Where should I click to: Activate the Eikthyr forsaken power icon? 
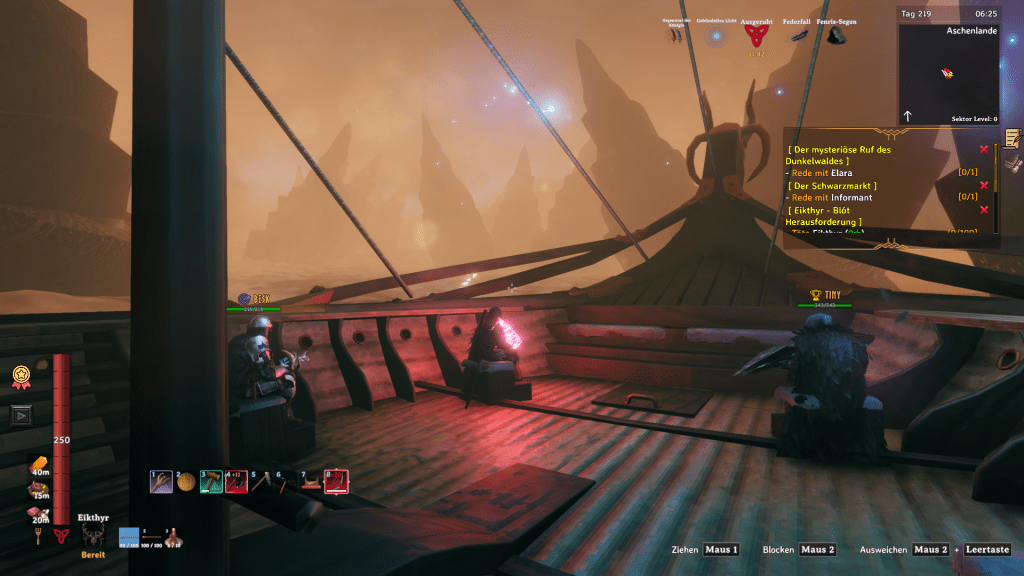coord(93,535)
